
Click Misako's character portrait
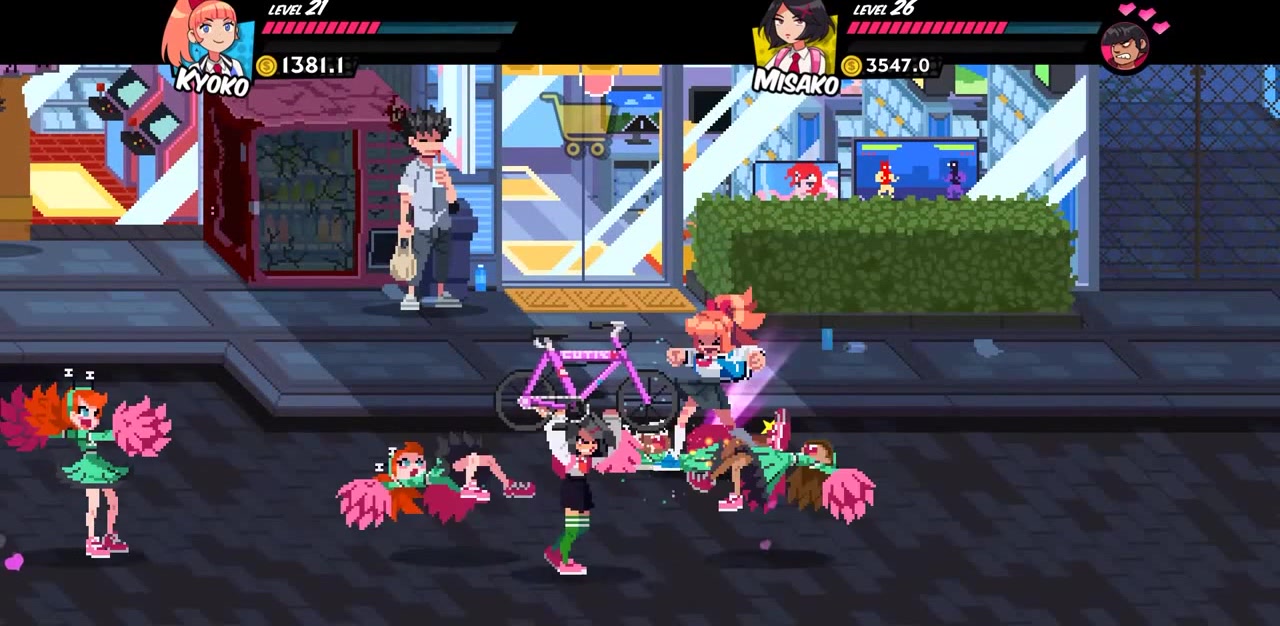click(795, 38)
